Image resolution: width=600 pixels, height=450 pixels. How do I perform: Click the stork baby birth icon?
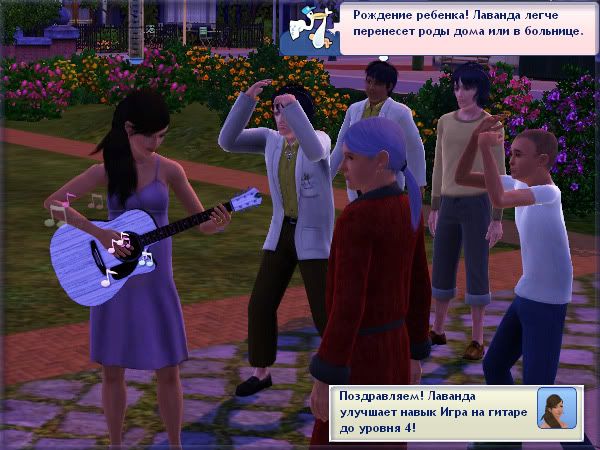coord(309,30)
